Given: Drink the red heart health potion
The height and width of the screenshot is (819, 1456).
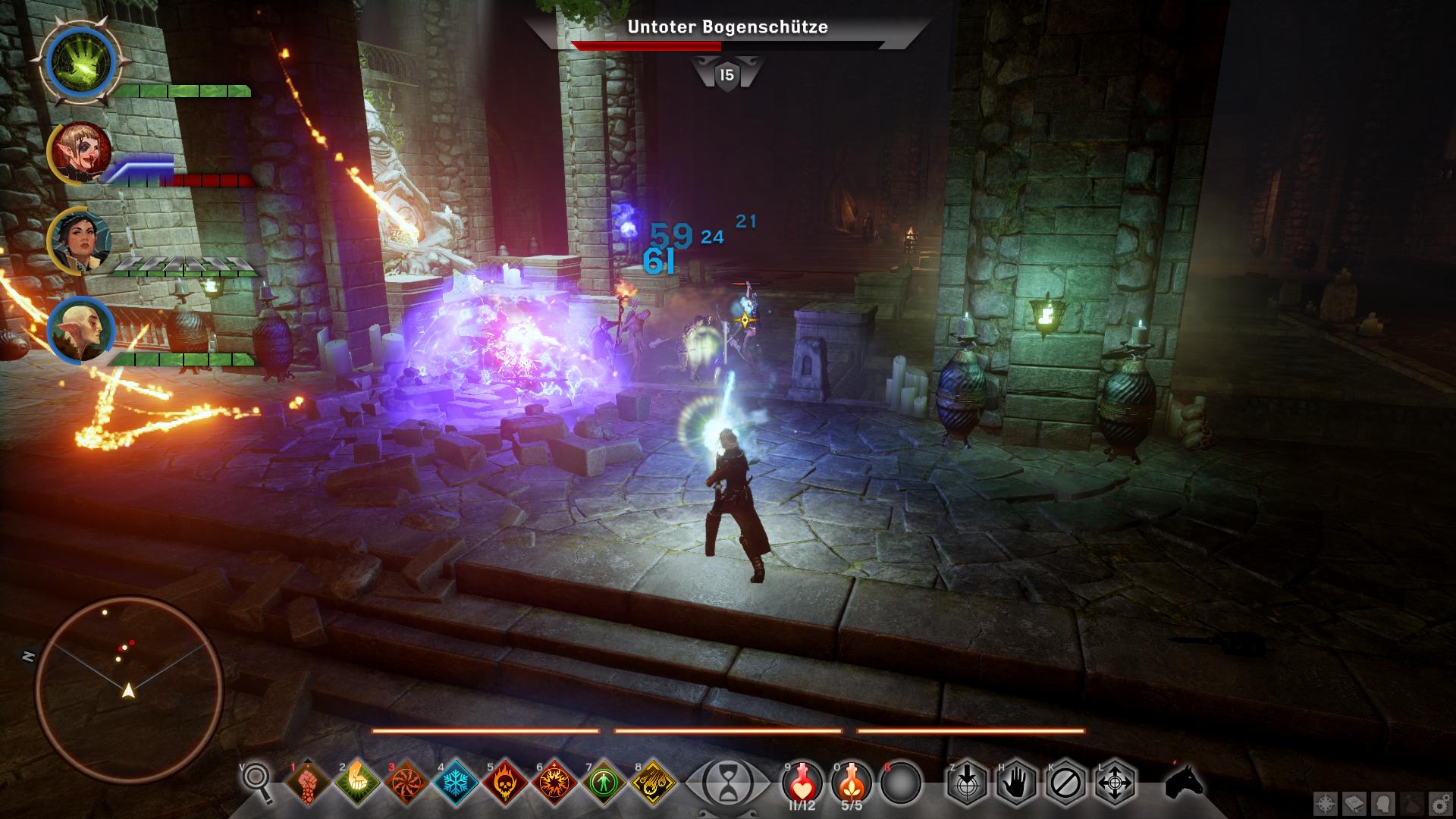Looking at the screenshot, I should click(x=802, y=781).
